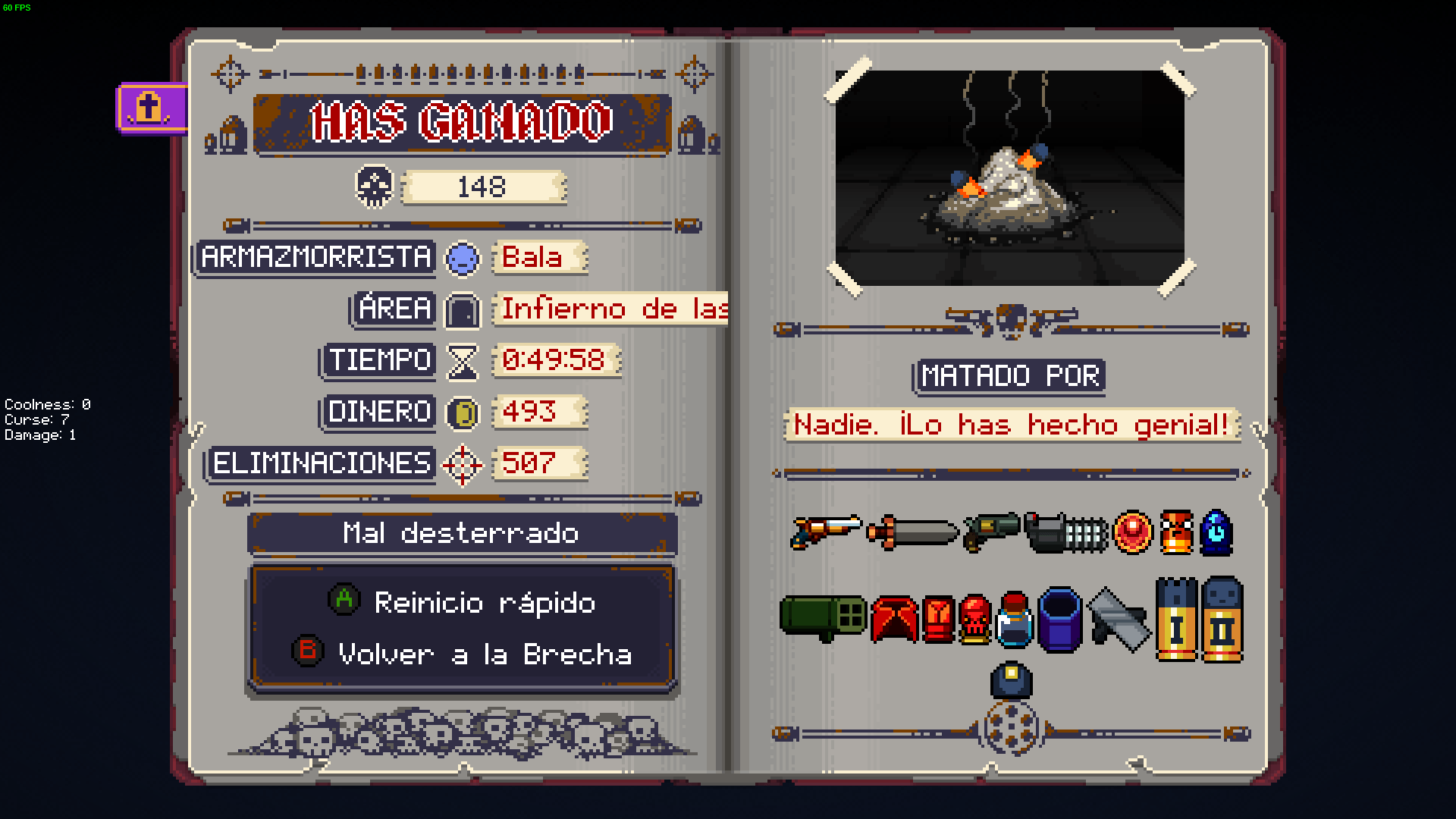Click the MATADO POR heading label
This screenshot has height=819, width=1456.
coord(1009,375)
